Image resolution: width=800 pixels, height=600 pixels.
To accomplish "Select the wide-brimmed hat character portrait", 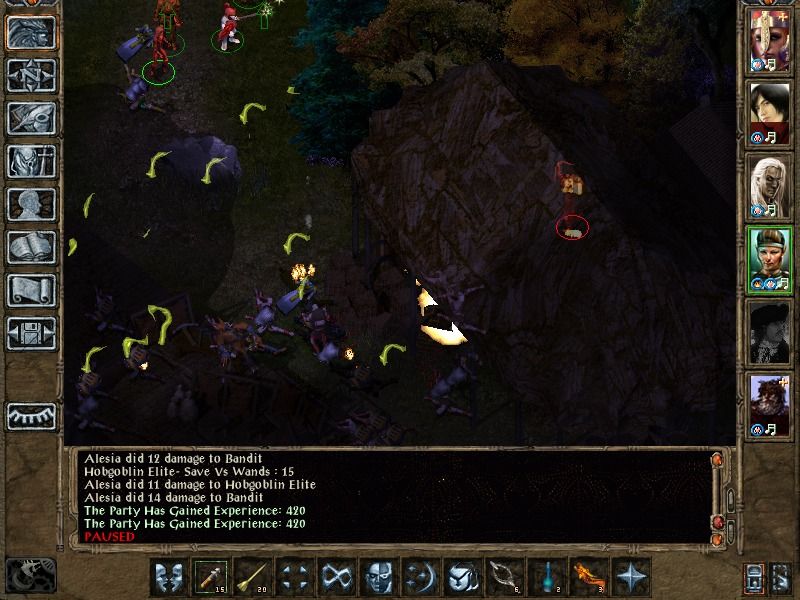I will coord(770,332).
